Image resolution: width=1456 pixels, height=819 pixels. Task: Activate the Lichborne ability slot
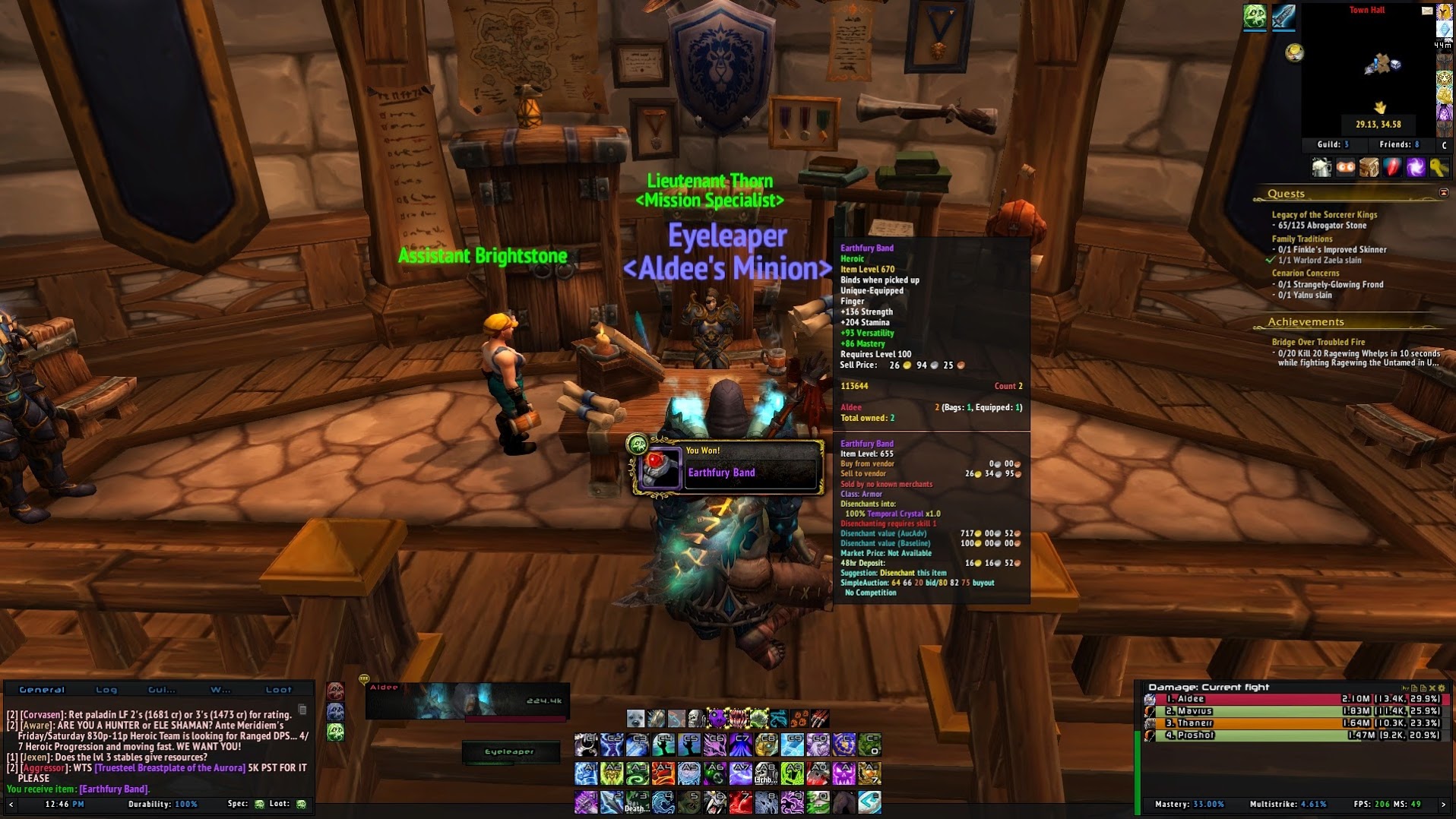(x=765, y=773)
